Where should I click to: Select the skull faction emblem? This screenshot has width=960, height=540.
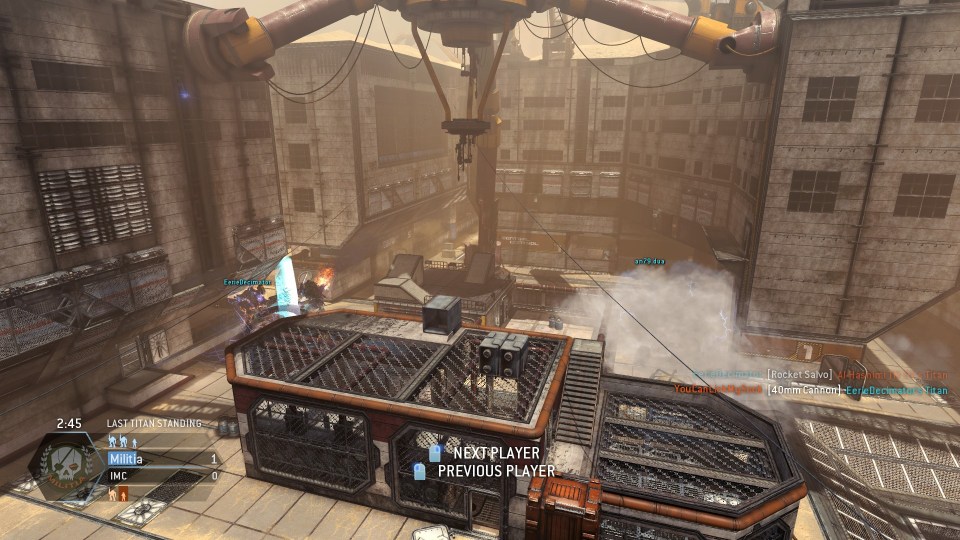click(x=69, y=468)
